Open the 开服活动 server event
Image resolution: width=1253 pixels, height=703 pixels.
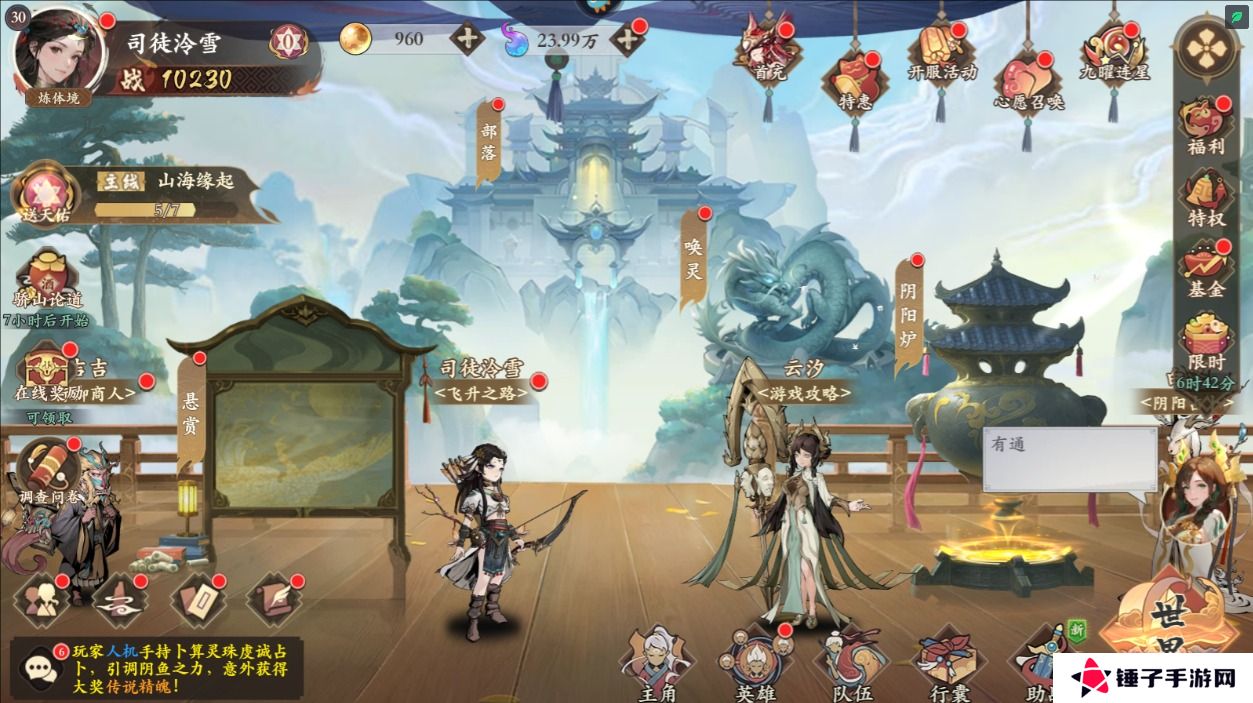coord(941,52)
